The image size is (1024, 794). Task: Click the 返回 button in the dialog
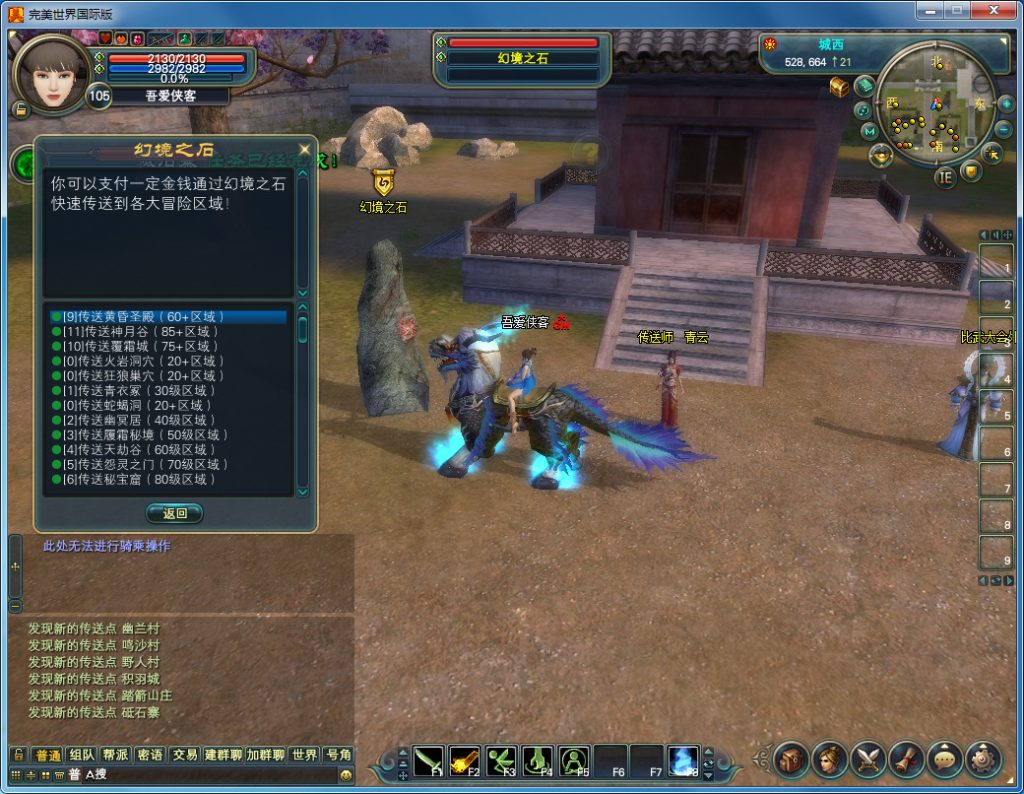click(175, 513)
